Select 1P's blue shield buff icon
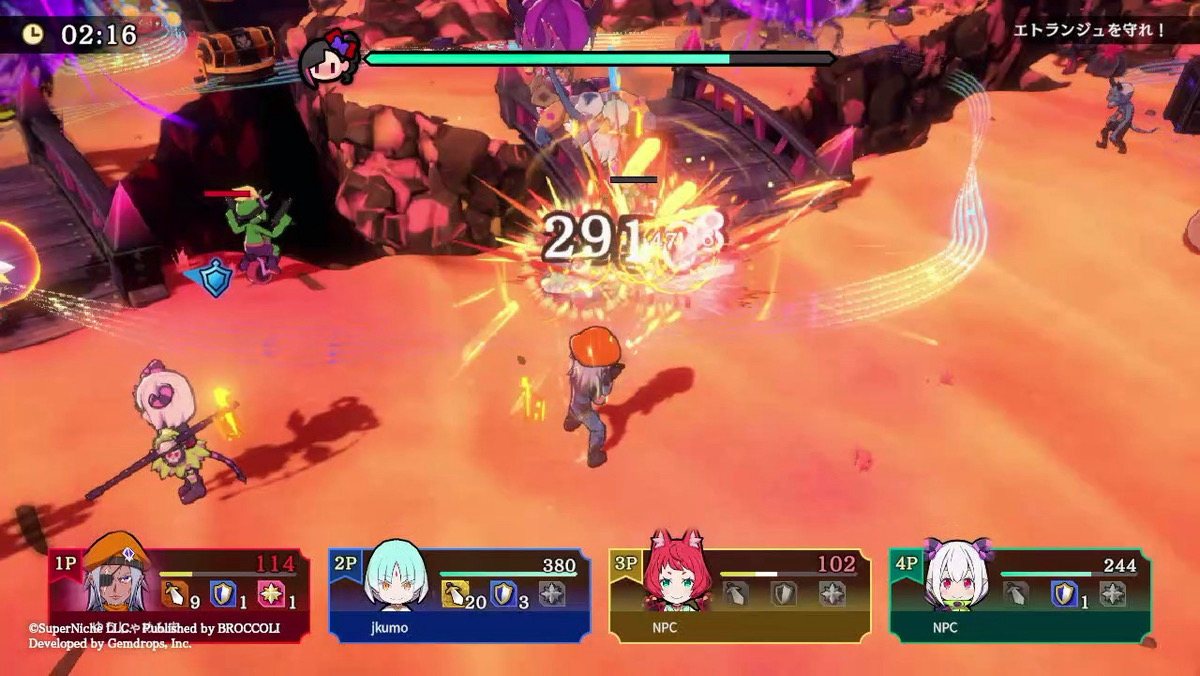This screenshot has height=676, width=1200. tap(223, 594)
